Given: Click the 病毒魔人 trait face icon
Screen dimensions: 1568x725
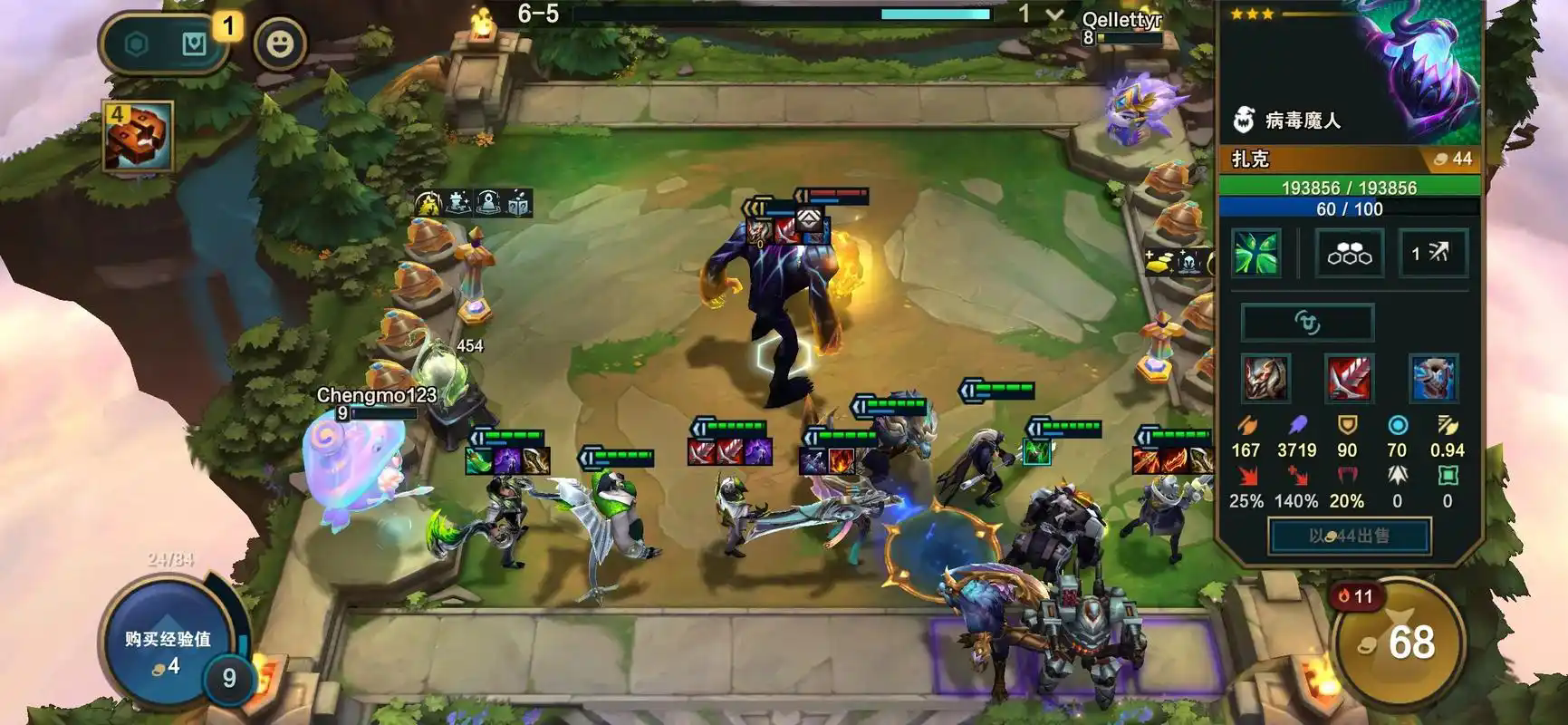Looking at the screenshot, I should (x=1246, y=119).
